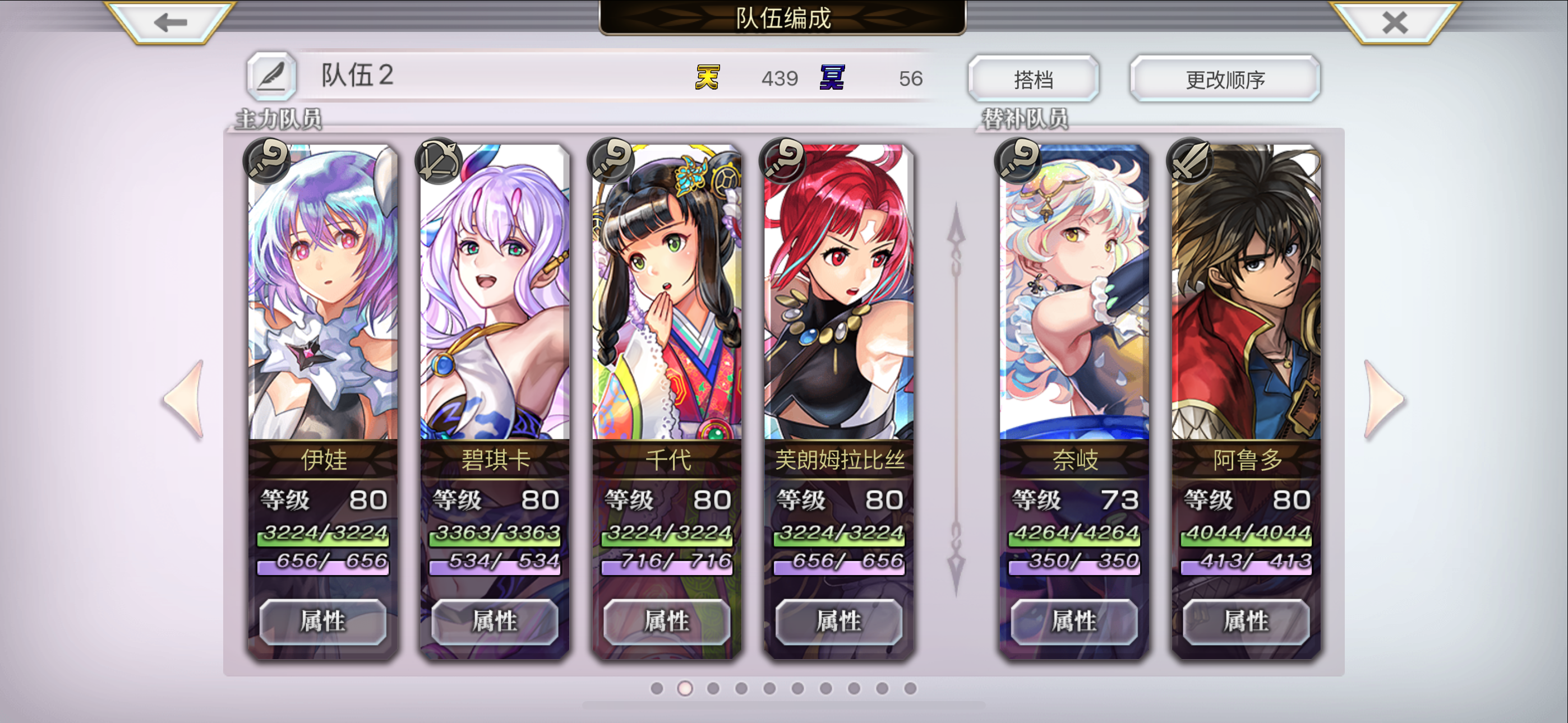
Task: Open 奈岐's 属性 panel
Action: tap(1074, 622)
